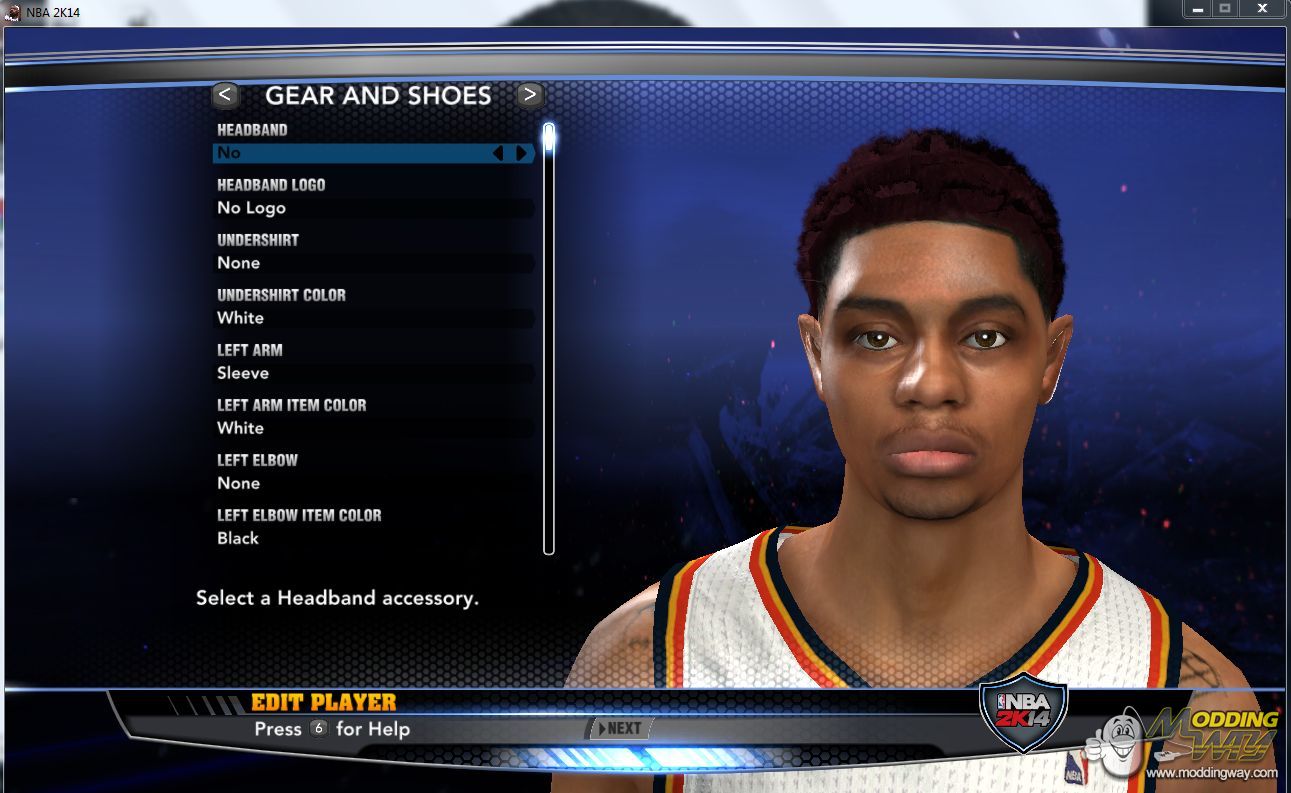
Task: Go to previous section with left header arrow
Action: (x=225, y=95)
